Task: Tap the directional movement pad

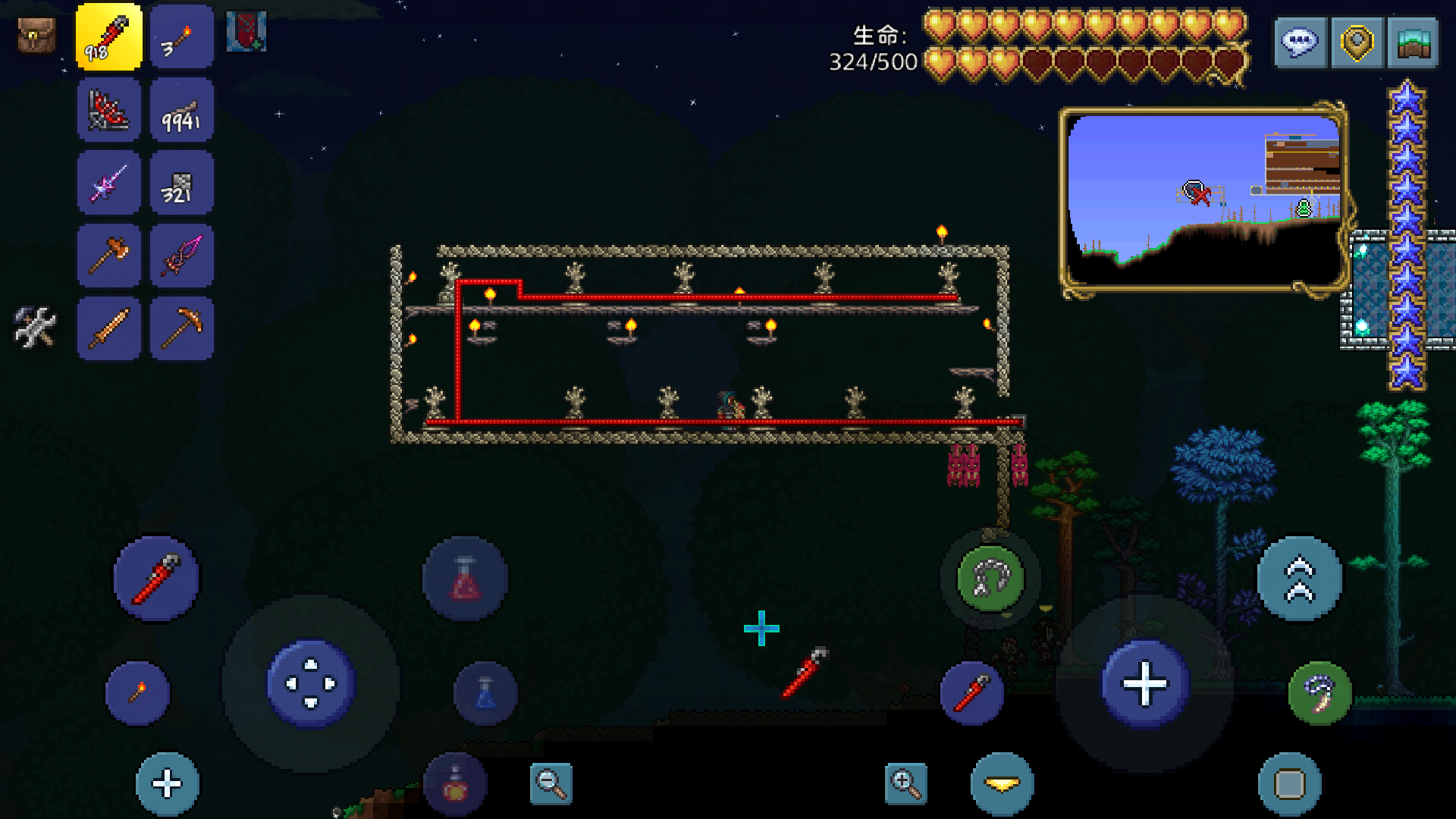Action: click(311, 683)
